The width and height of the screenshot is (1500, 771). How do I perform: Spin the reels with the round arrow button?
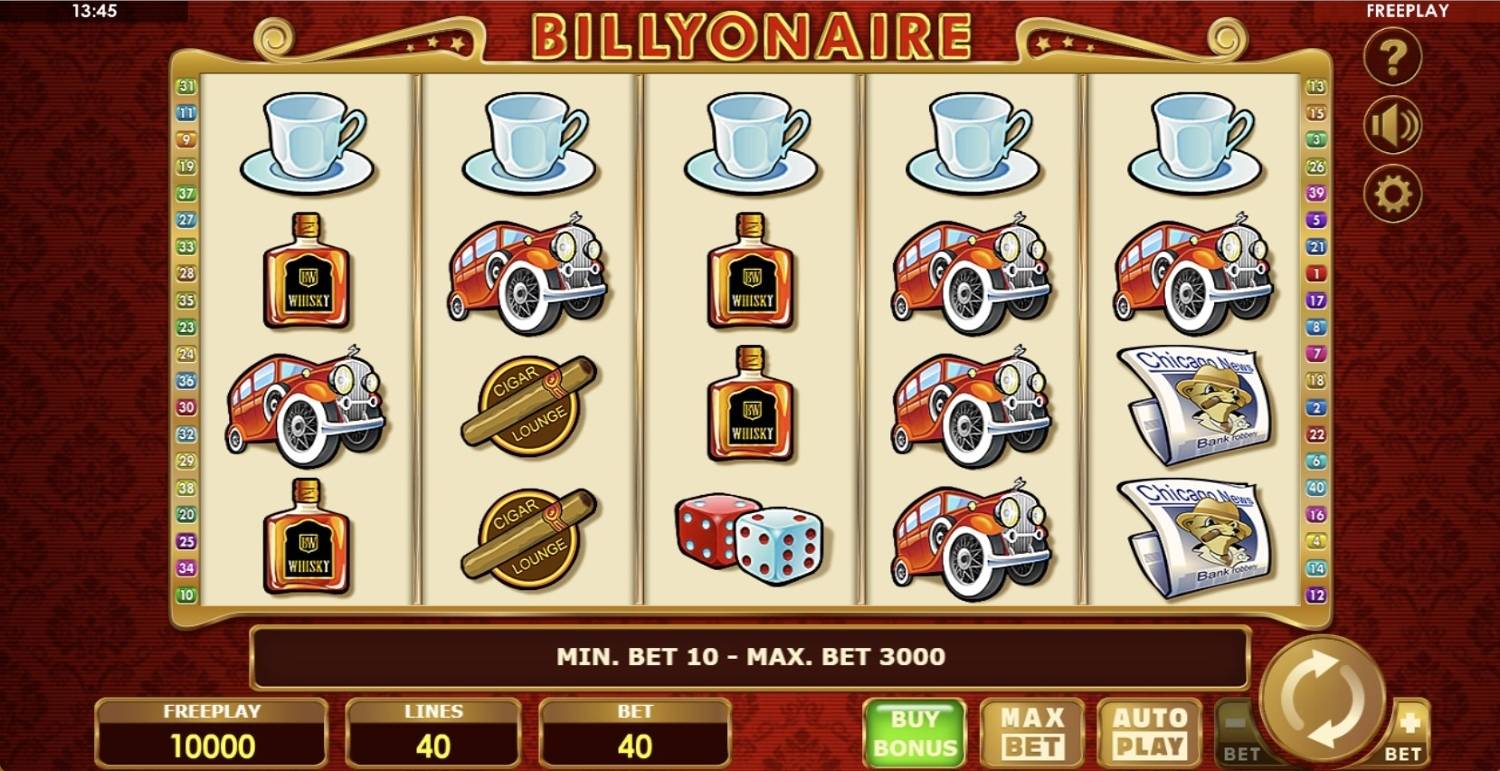click(1323, 697)
